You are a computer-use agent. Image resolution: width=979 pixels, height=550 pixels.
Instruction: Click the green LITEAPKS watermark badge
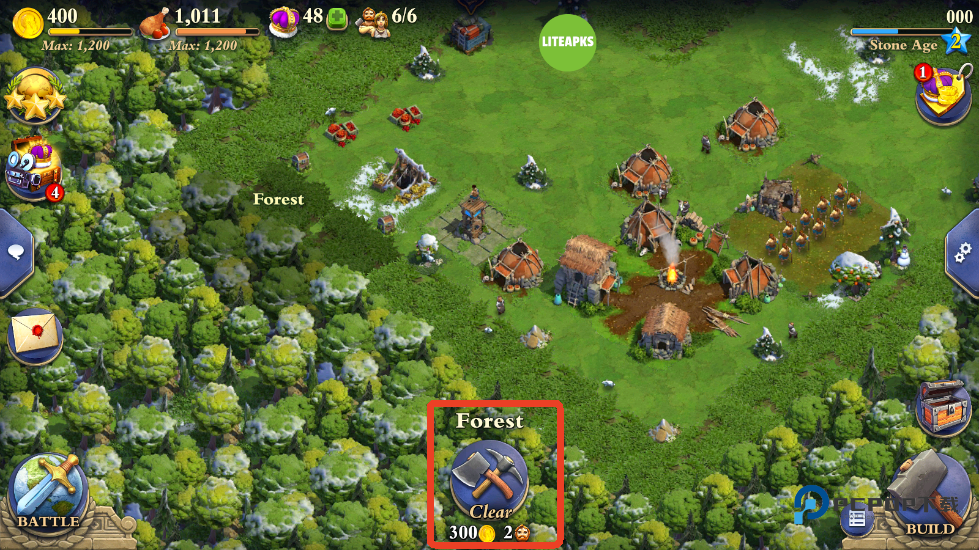569,43
